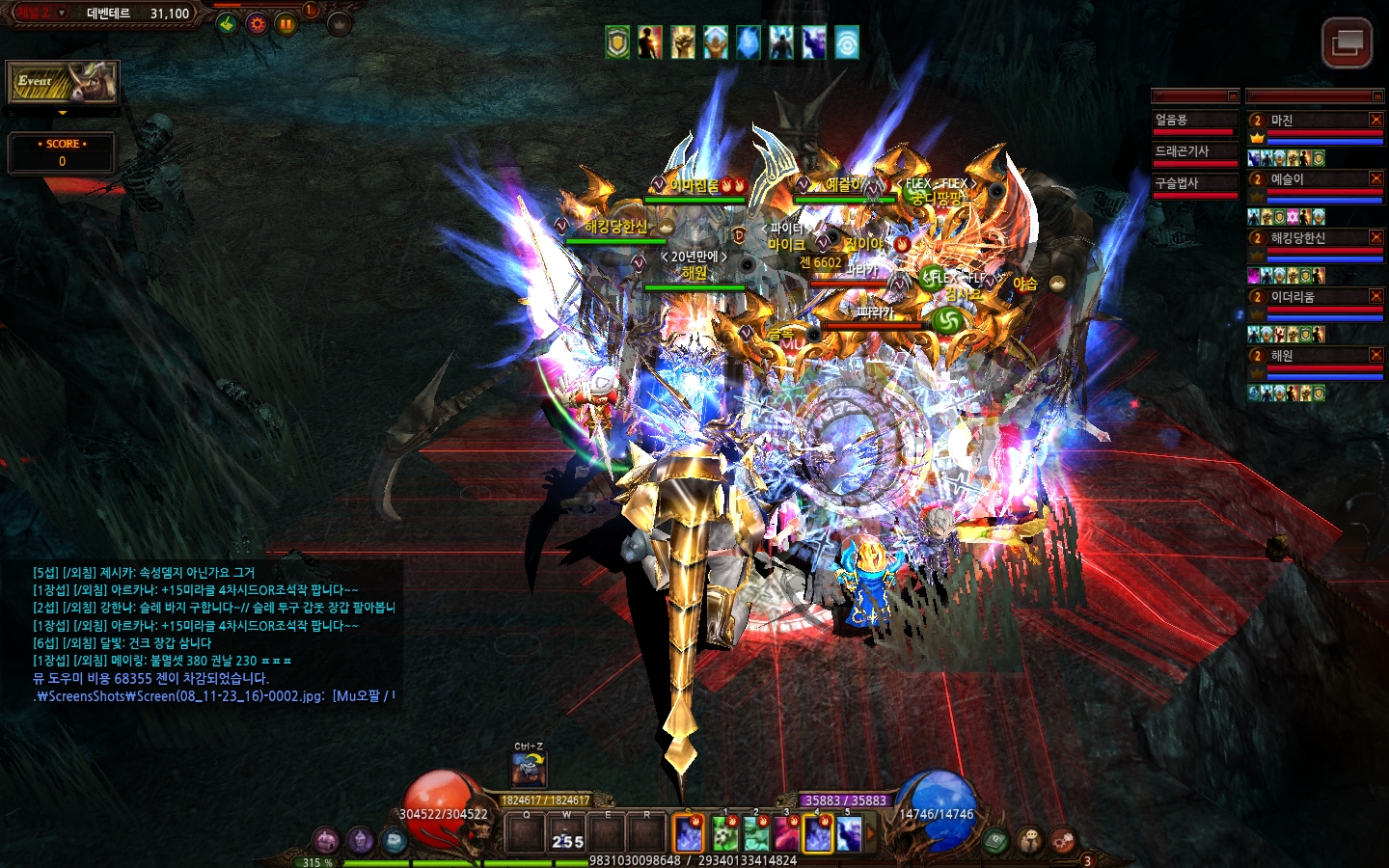
Task: Remove party member 예슬이
Action: pyautogui.click(x=1376, y=178)
